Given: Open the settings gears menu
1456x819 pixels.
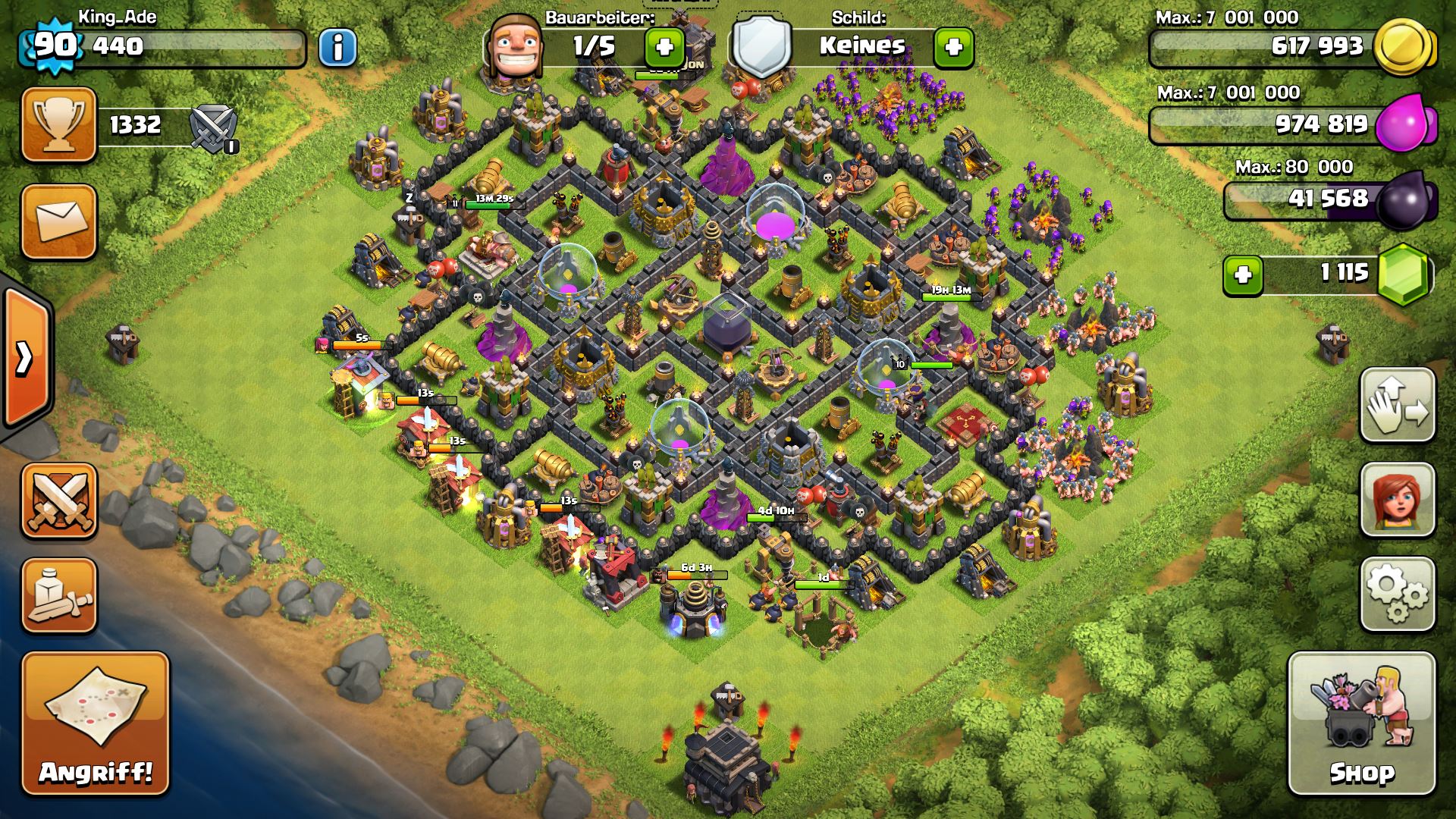Looking at the screenshot, I should (1397, 595).
